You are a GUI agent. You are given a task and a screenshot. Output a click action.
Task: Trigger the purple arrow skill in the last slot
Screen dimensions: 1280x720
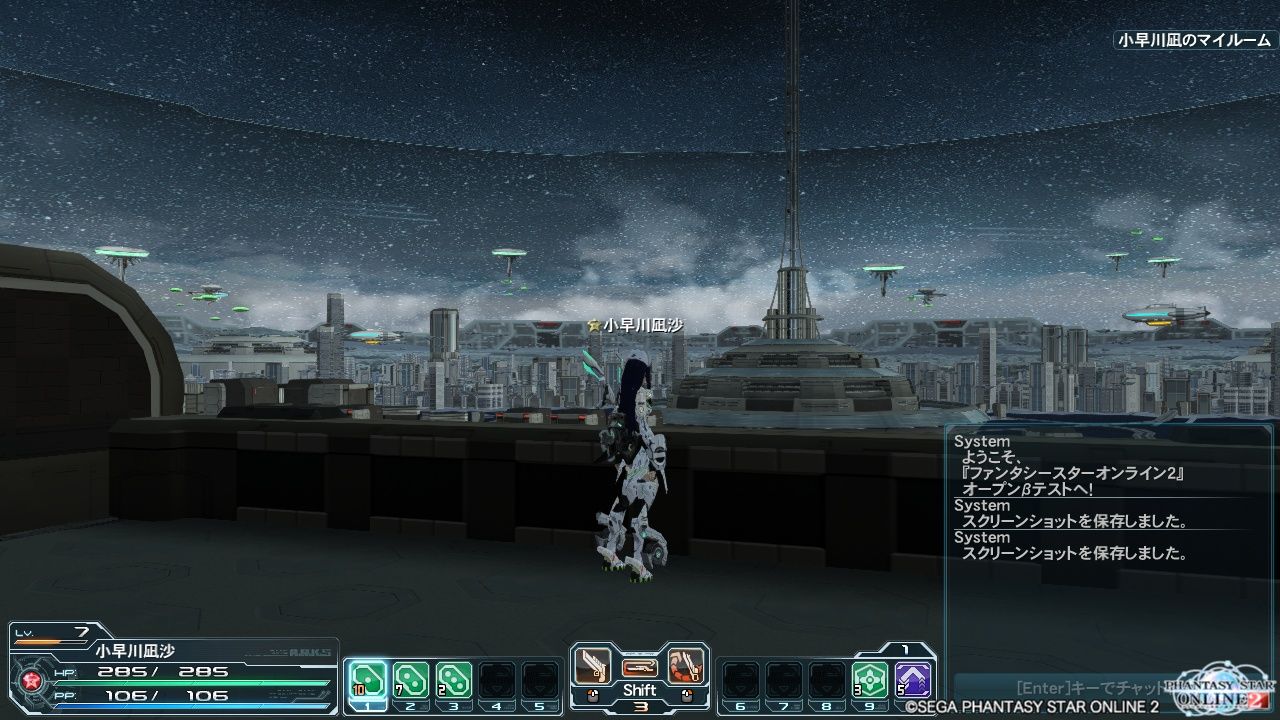coord(914,679)
